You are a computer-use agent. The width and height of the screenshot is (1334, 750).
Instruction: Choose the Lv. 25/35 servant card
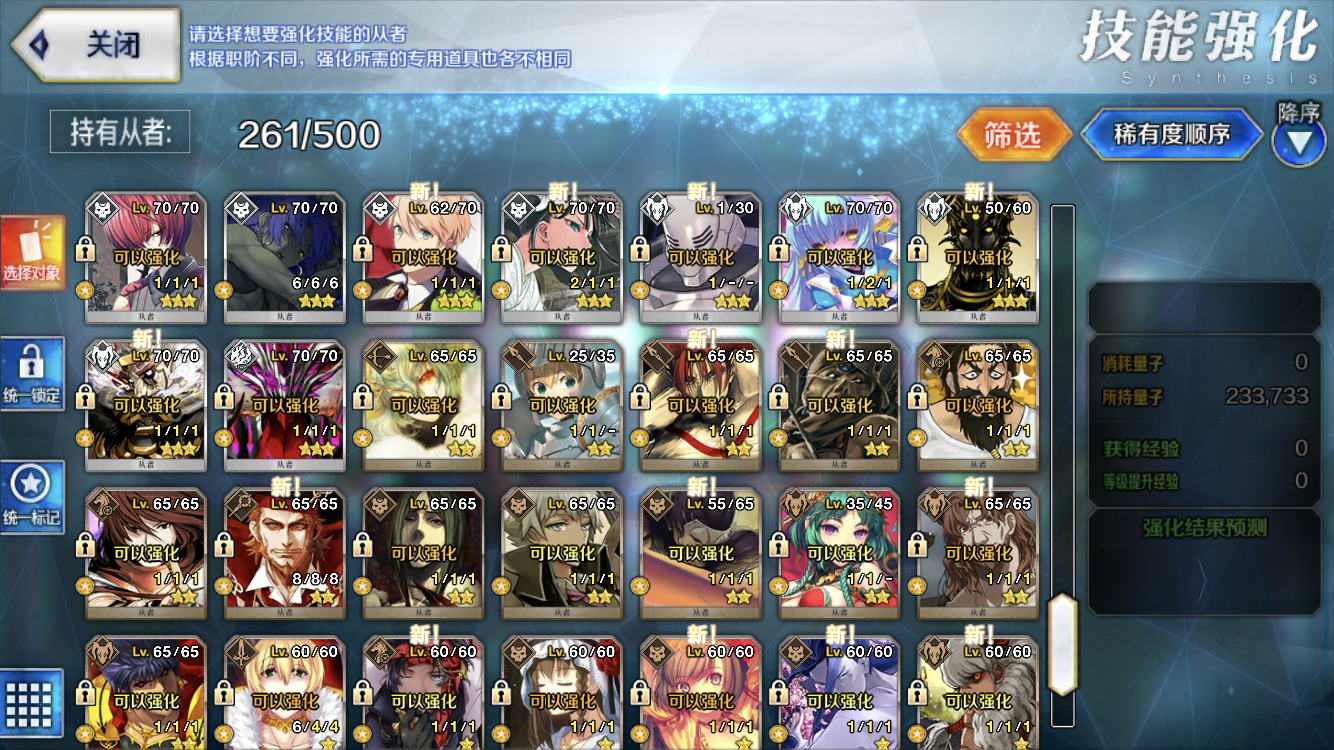click(561, 405)
